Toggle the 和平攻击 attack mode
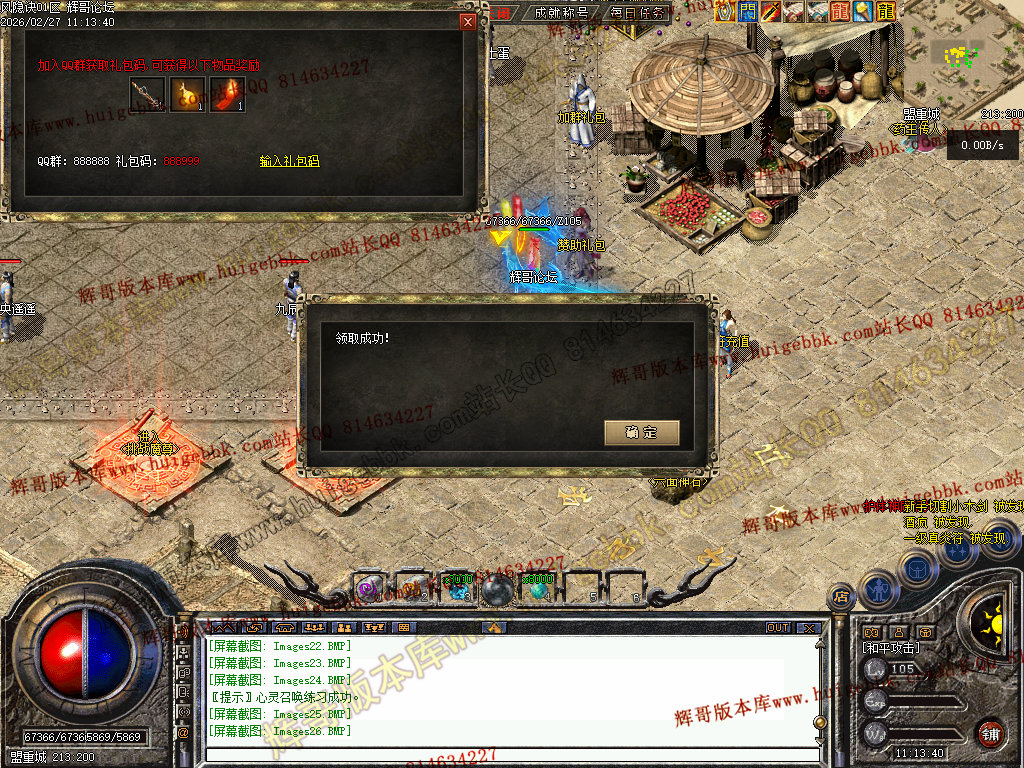1024x768 pixels. (x=890, y=648)
